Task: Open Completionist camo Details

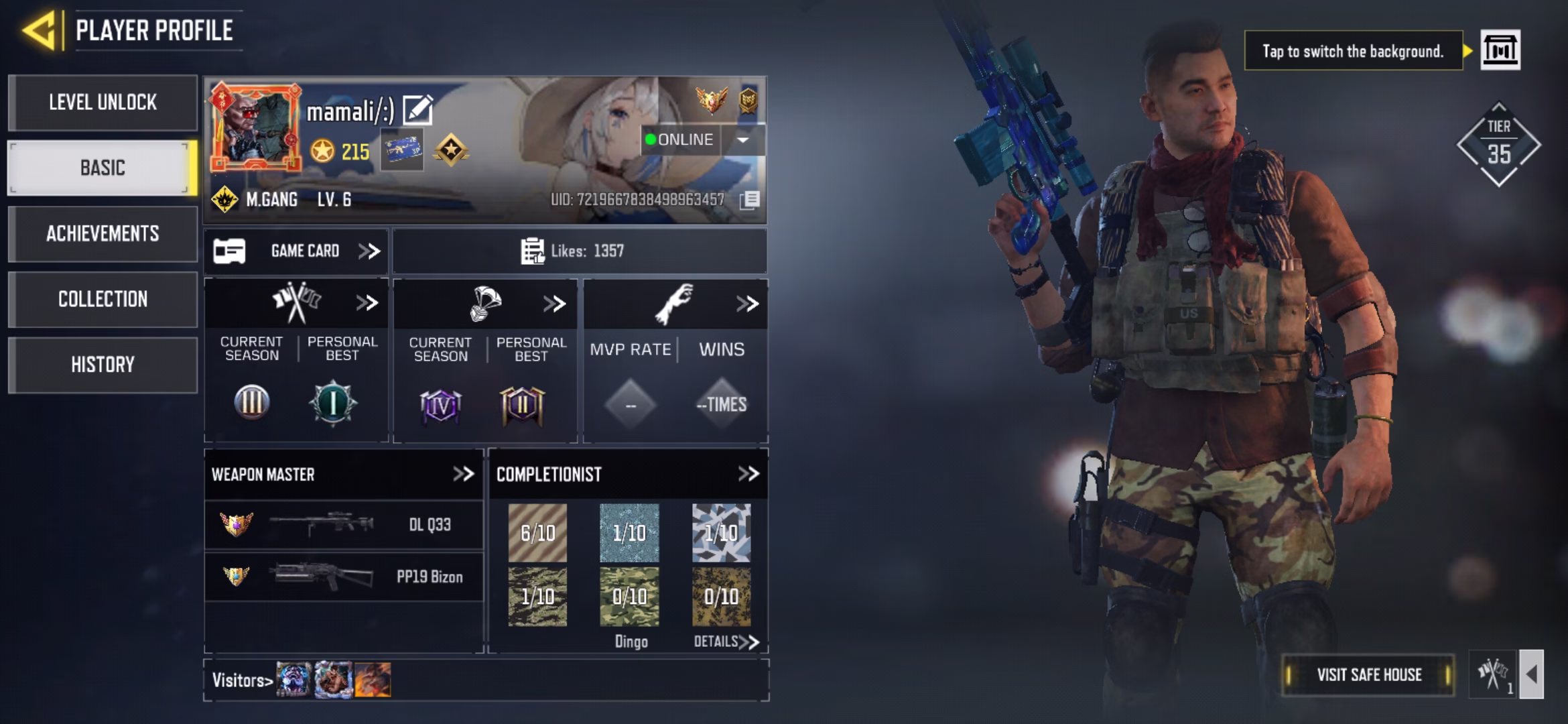Action: (726, 642)
